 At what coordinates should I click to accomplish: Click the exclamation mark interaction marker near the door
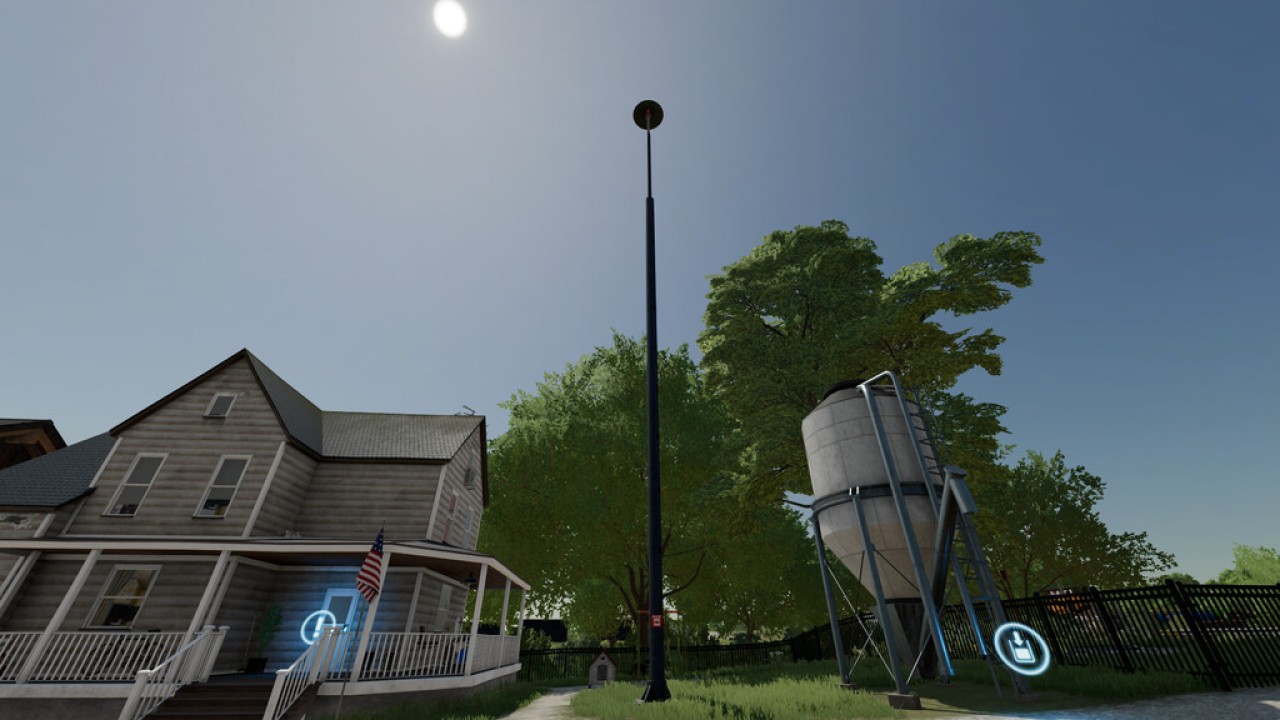319,627
